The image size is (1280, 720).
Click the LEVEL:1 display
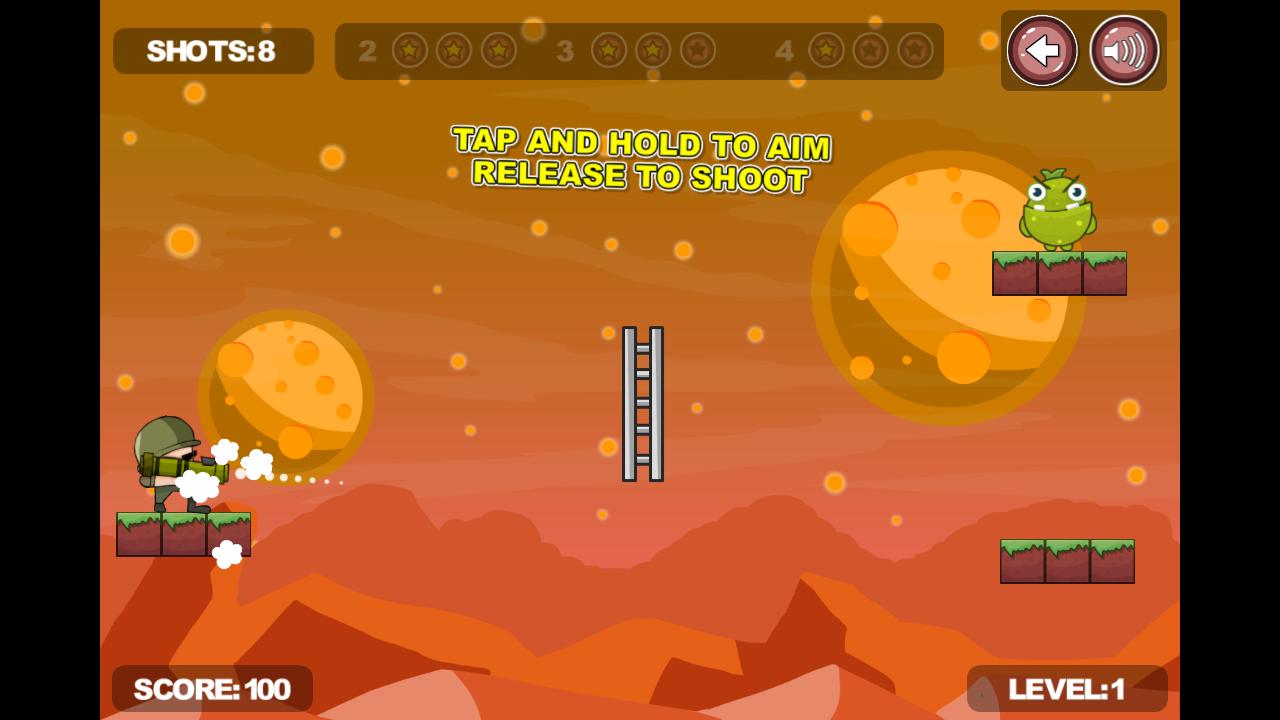click(1067, 688)
